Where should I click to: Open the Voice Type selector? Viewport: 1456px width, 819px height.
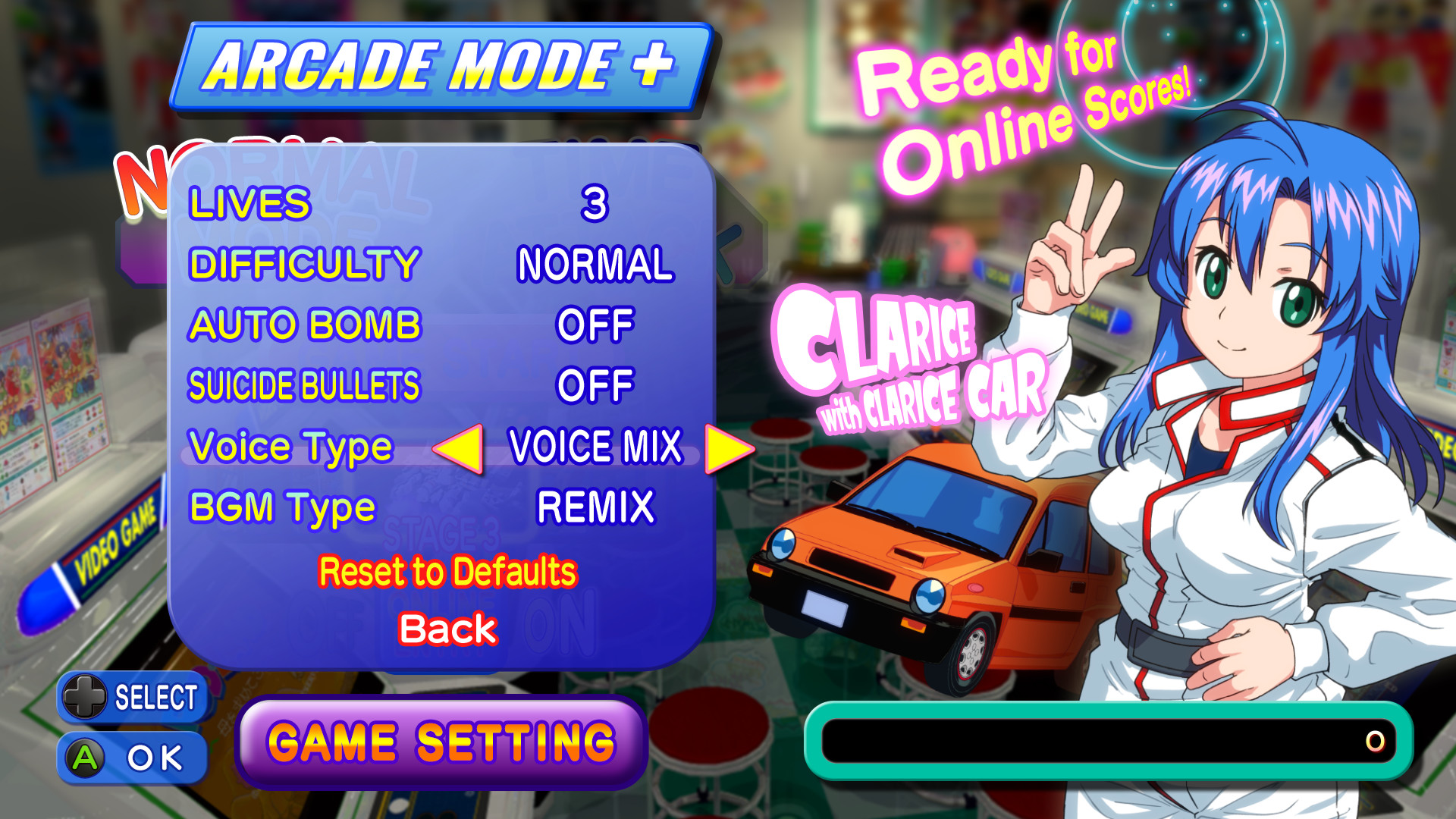[596, 447]
